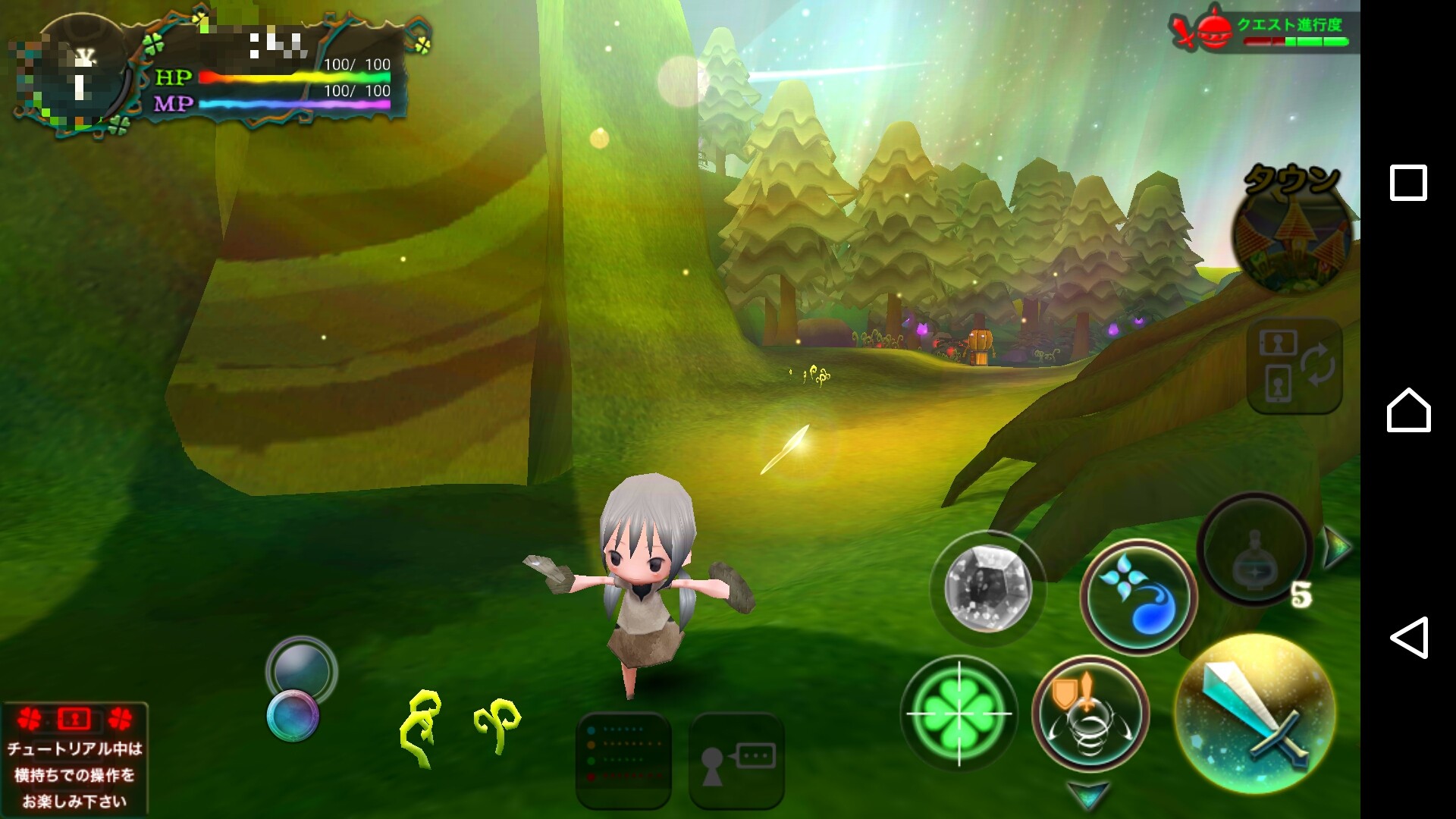Select the silver gem skill button
The image size is (1456, 819).
(987, 588)
